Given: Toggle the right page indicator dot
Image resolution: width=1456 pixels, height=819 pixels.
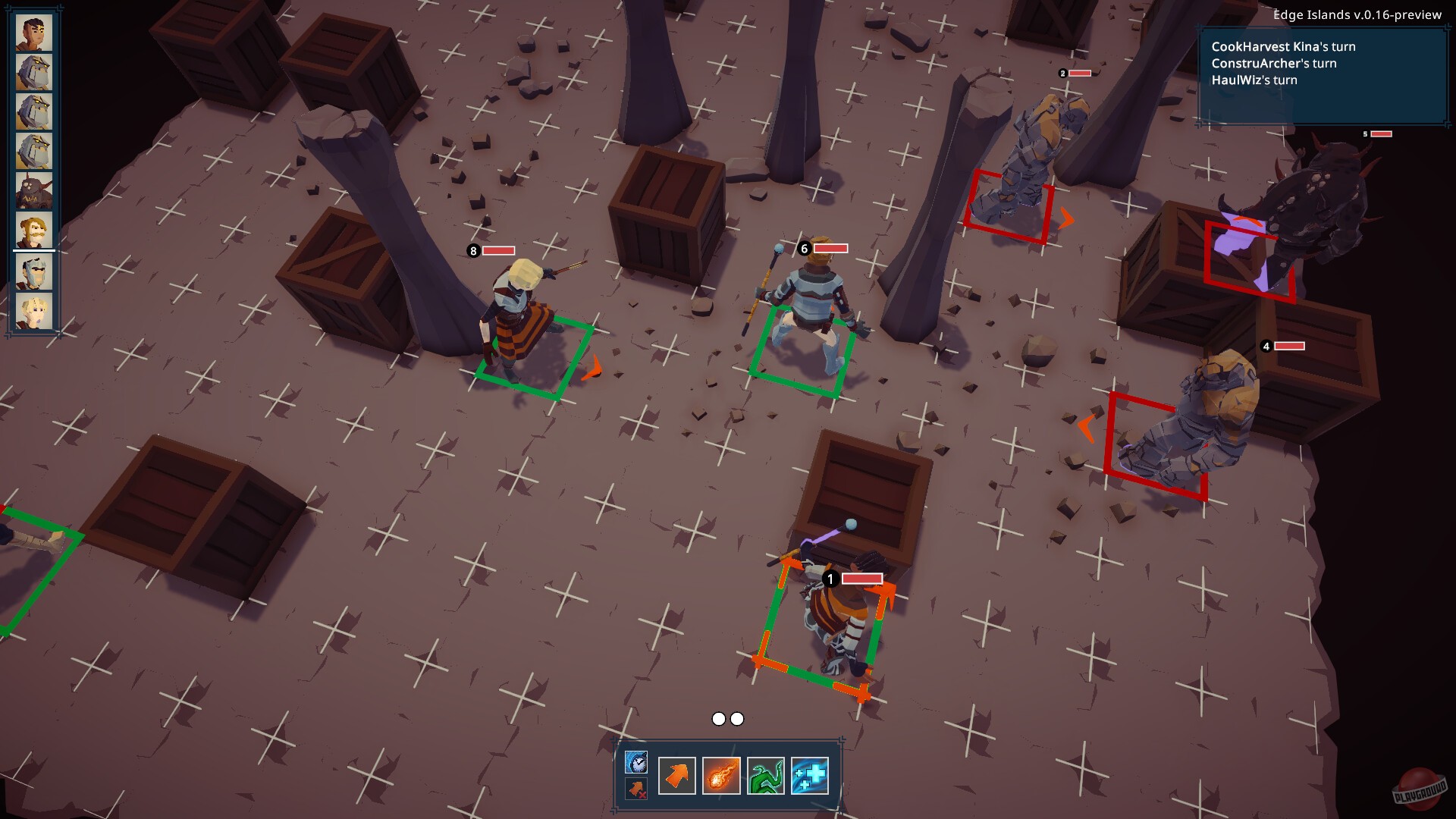Looking at the screenshot, I should click(x=737, y=717).
